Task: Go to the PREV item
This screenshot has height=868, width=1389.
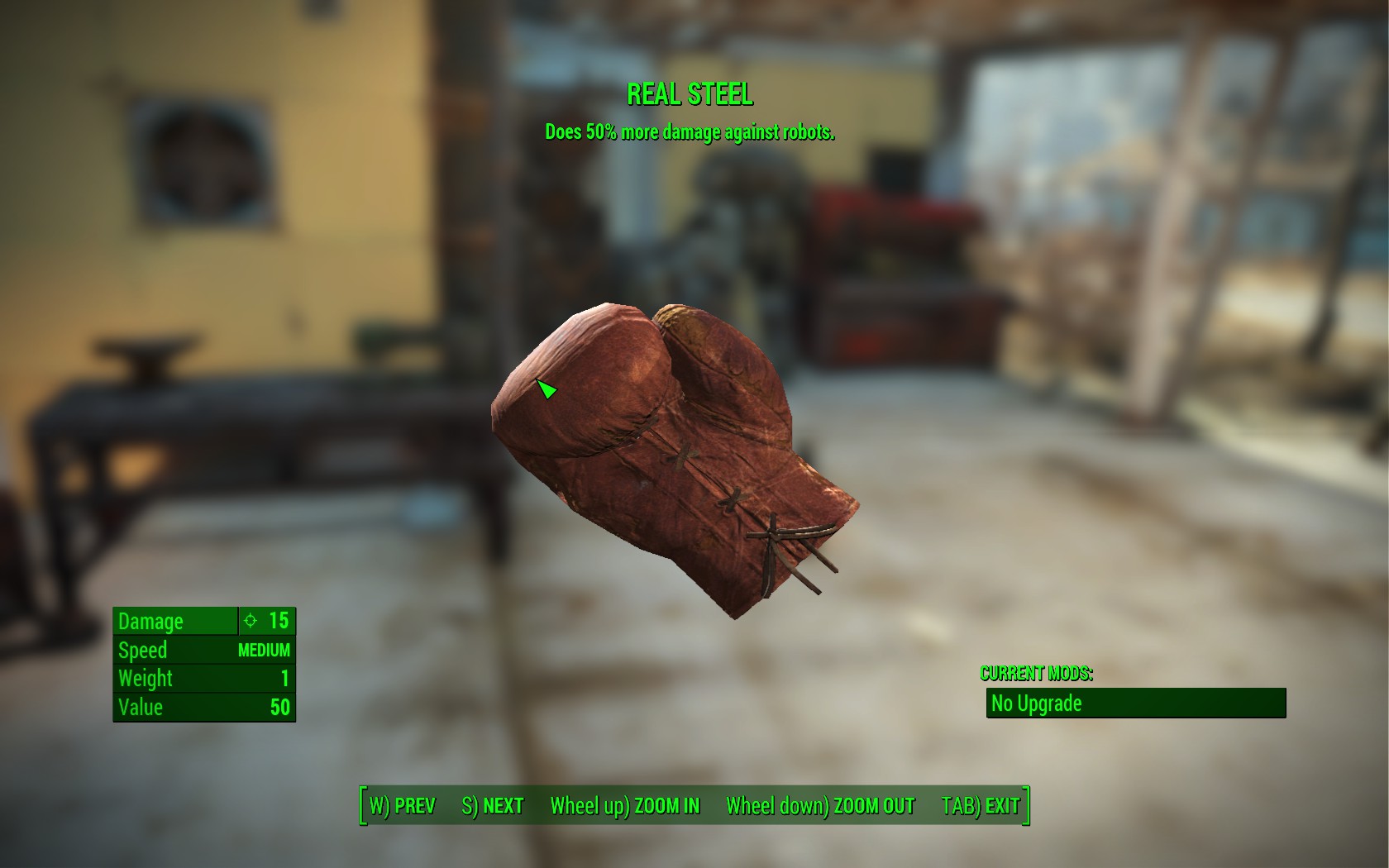Action: click(402, 806)
